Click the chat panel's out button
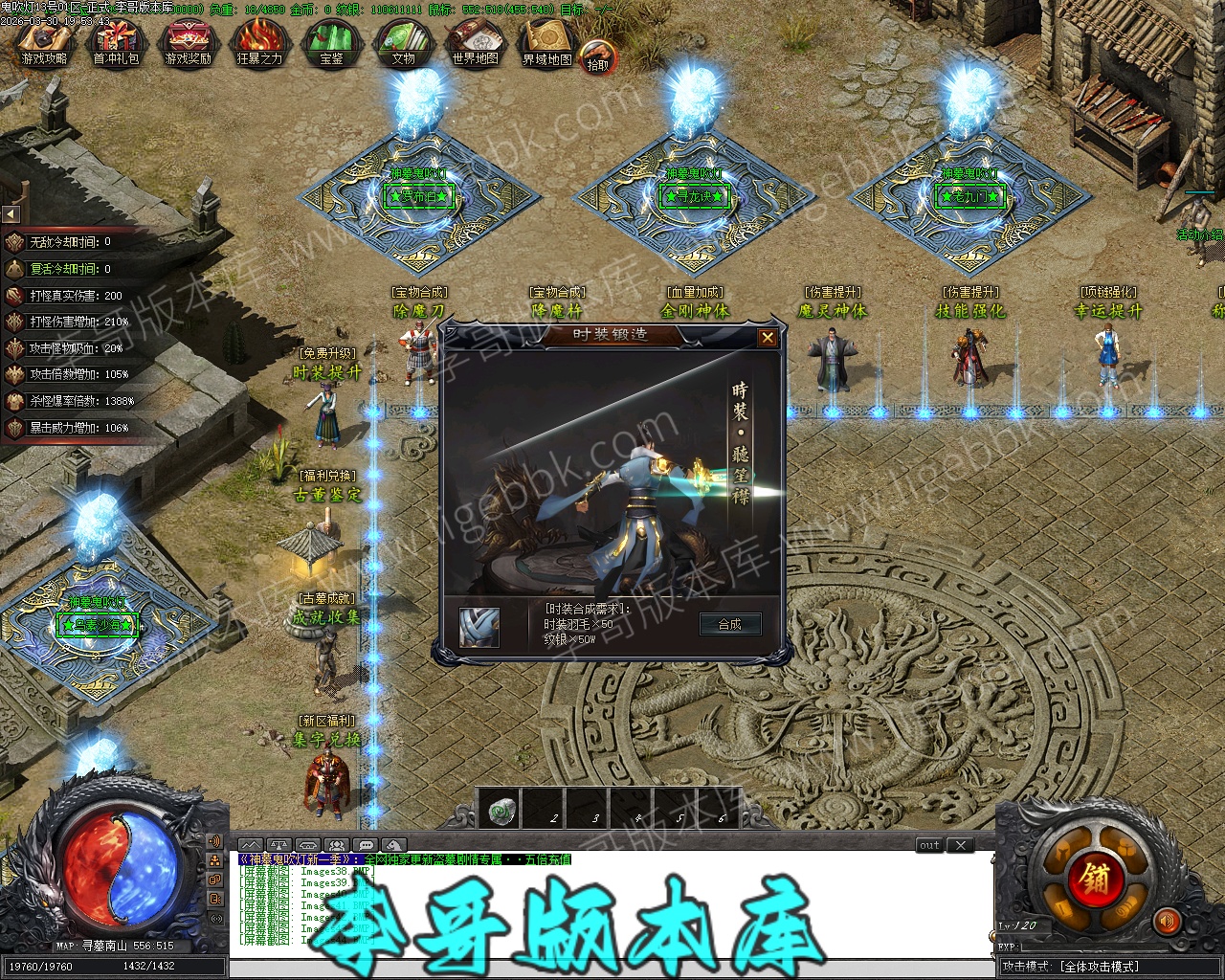Screen dimensions: 1225x980 [929, 845]
